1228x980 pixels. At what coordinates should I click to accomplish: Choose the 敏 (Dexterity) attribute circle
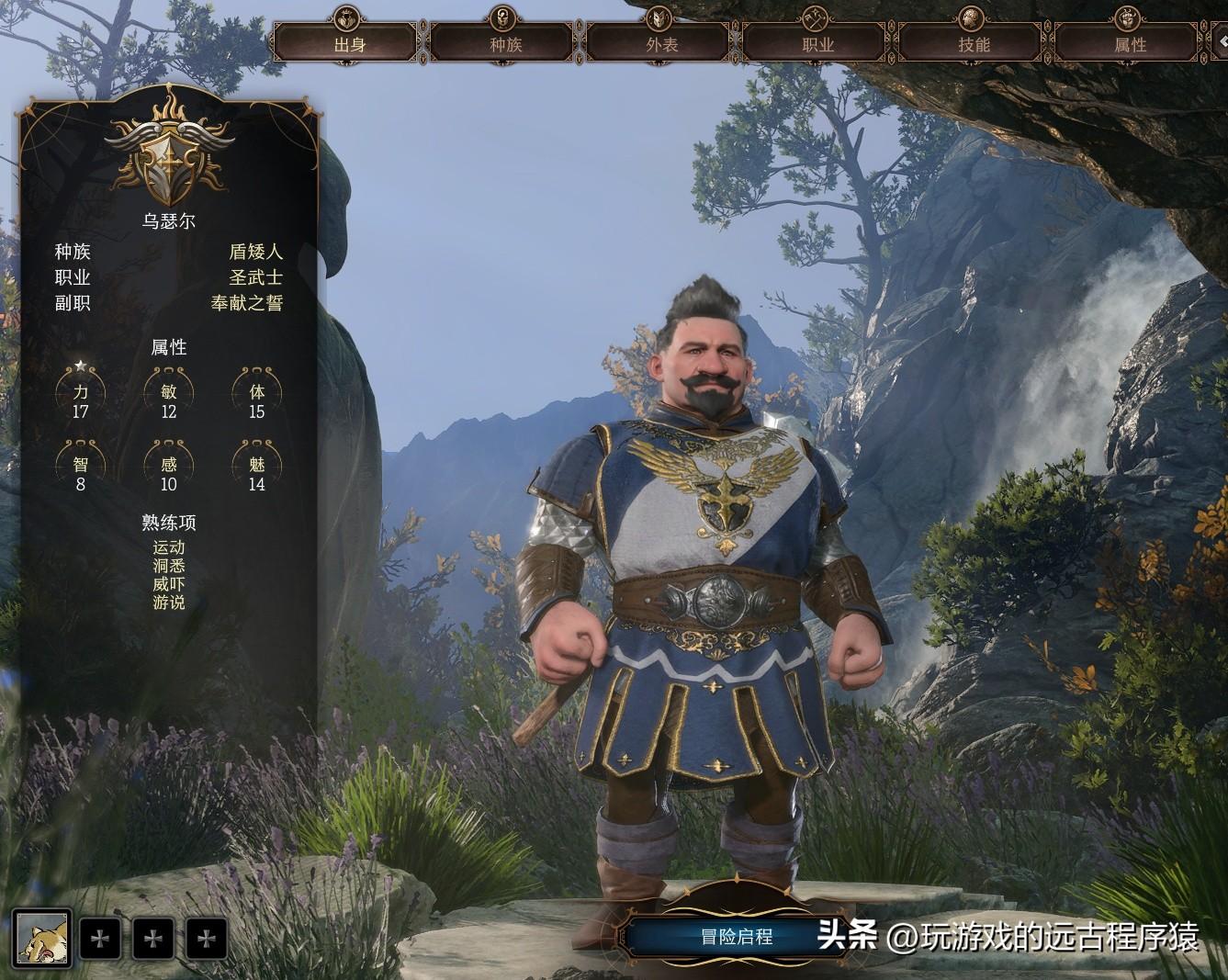coord(169,393)
